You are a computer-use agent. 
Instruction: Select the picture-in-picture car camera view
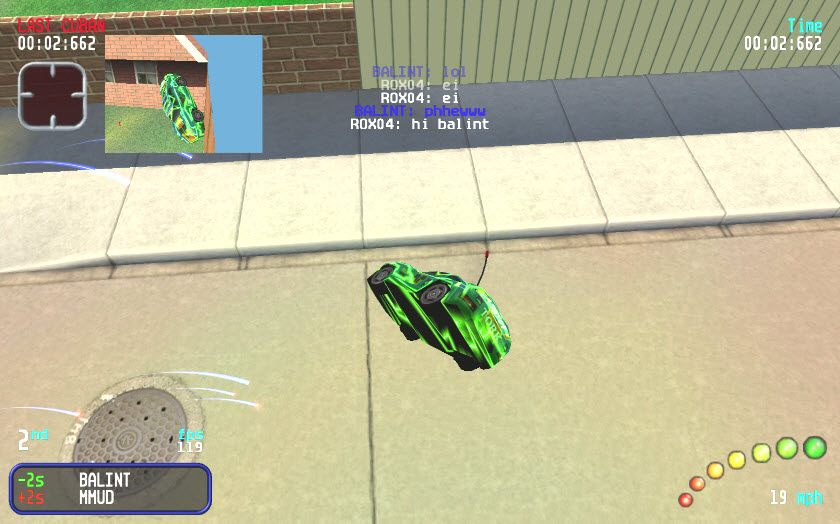tap(183, 94)
